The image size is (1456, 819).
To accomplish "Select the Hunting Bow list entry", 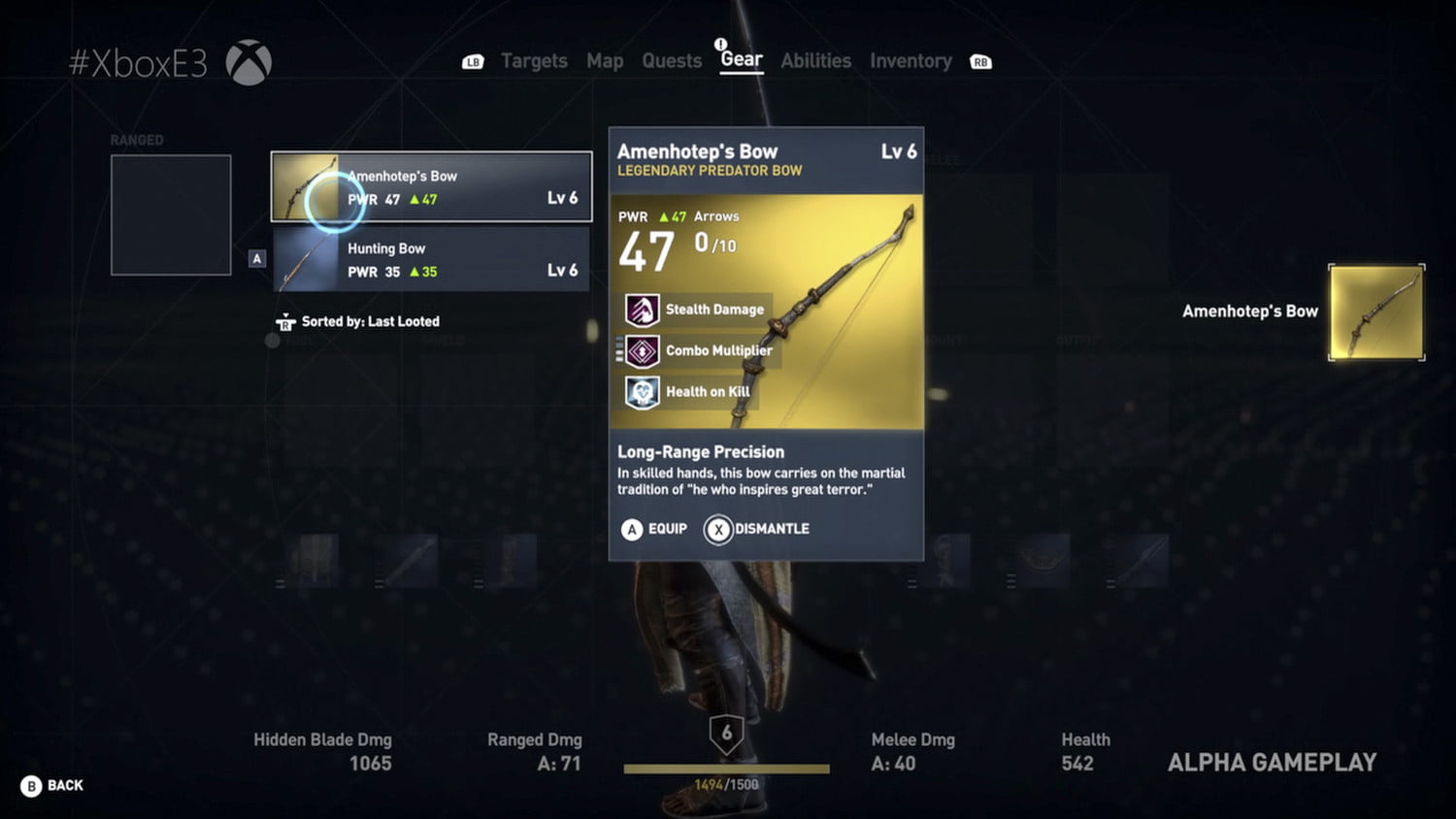I will (431, 259).
